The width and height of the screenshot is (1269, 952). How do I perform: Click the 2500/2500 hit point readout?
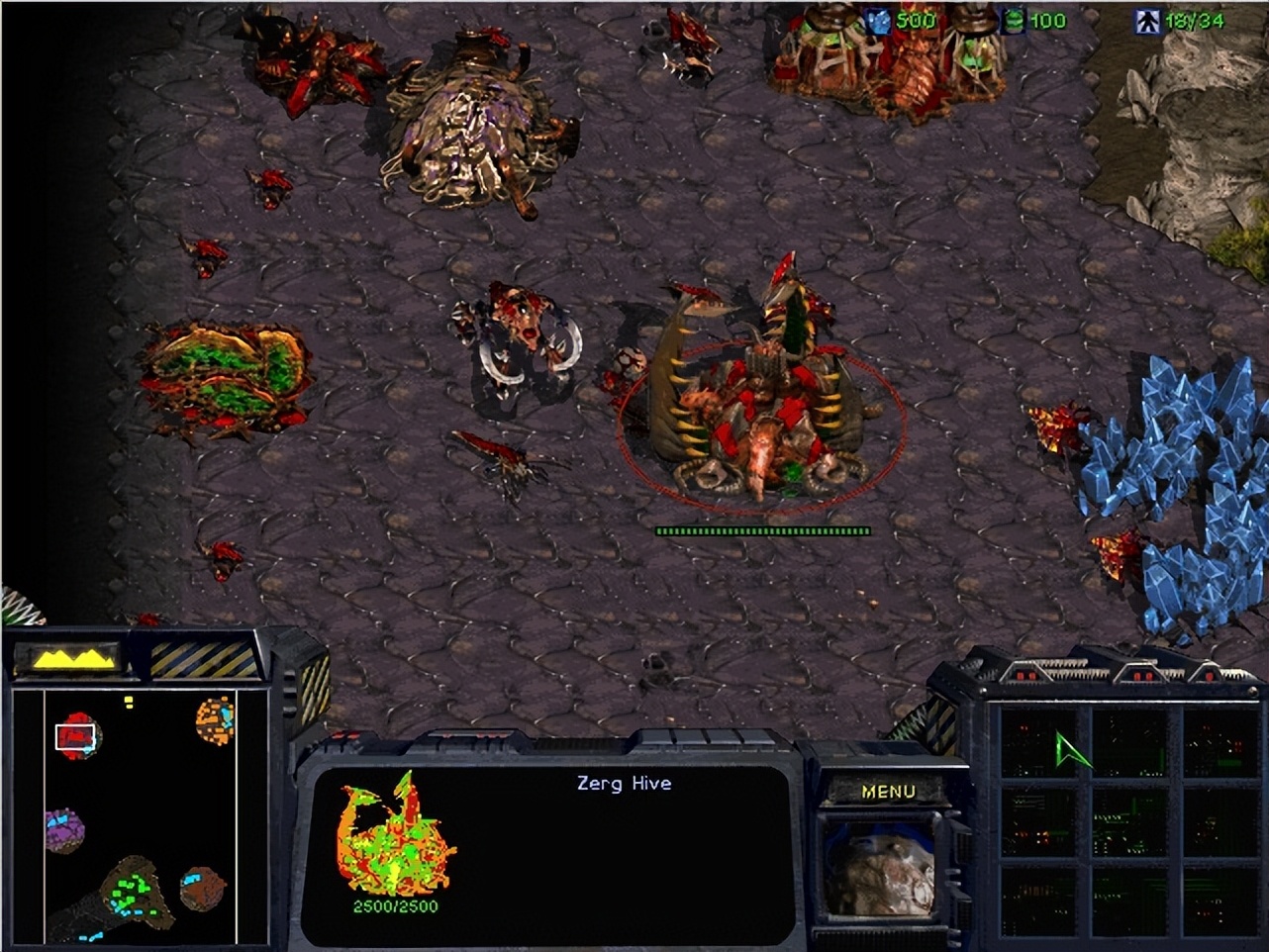[394, 904]
